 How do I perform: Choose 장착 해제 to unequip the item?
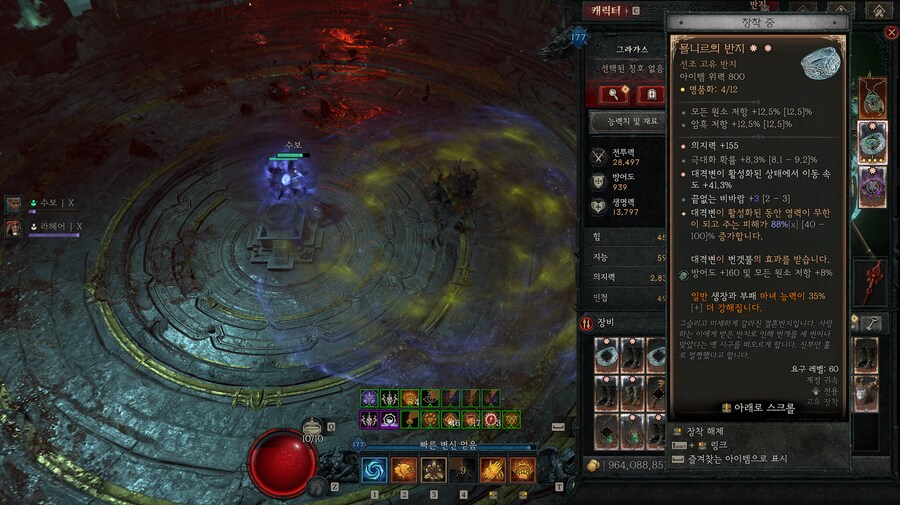700,431
